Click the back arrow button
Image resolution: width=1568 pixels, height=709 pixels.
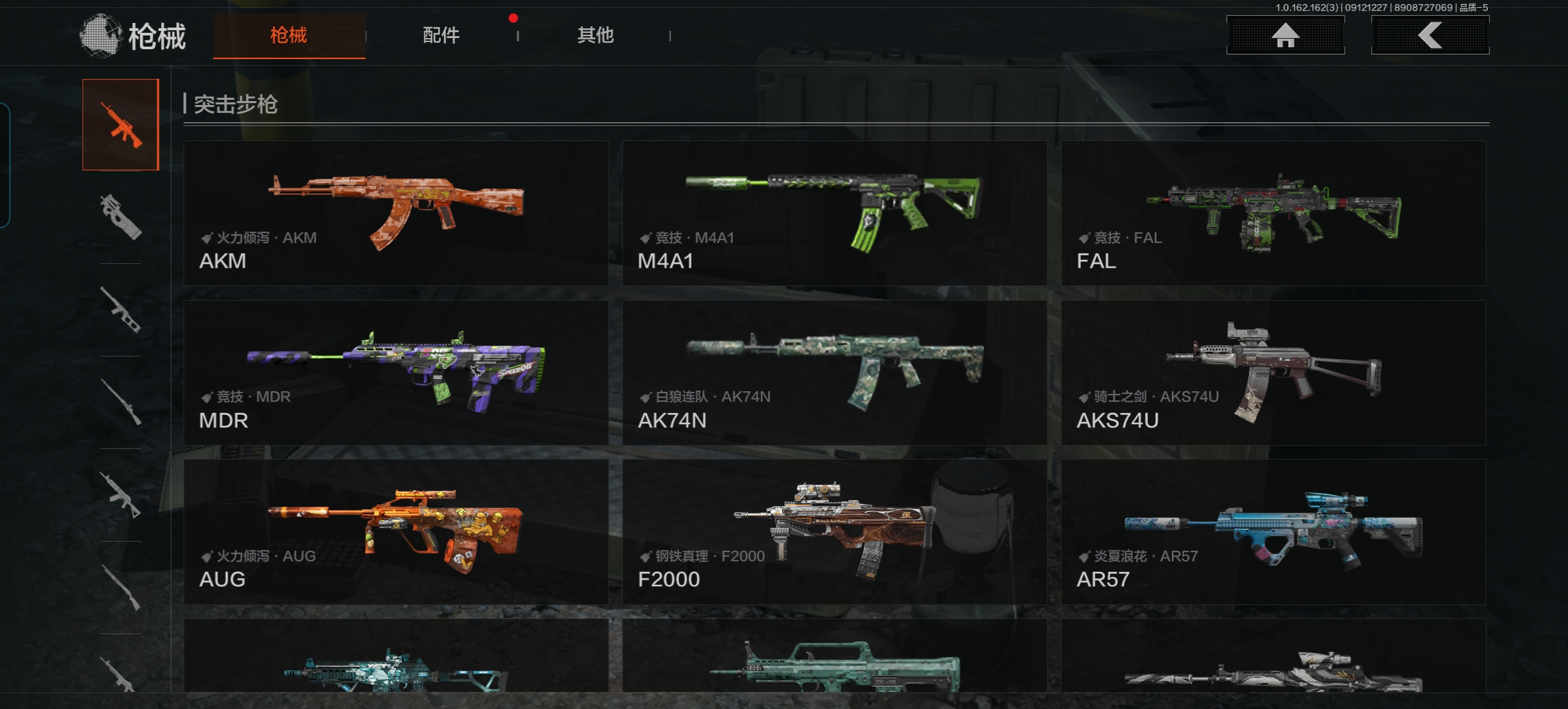(x=1429, y=35)
